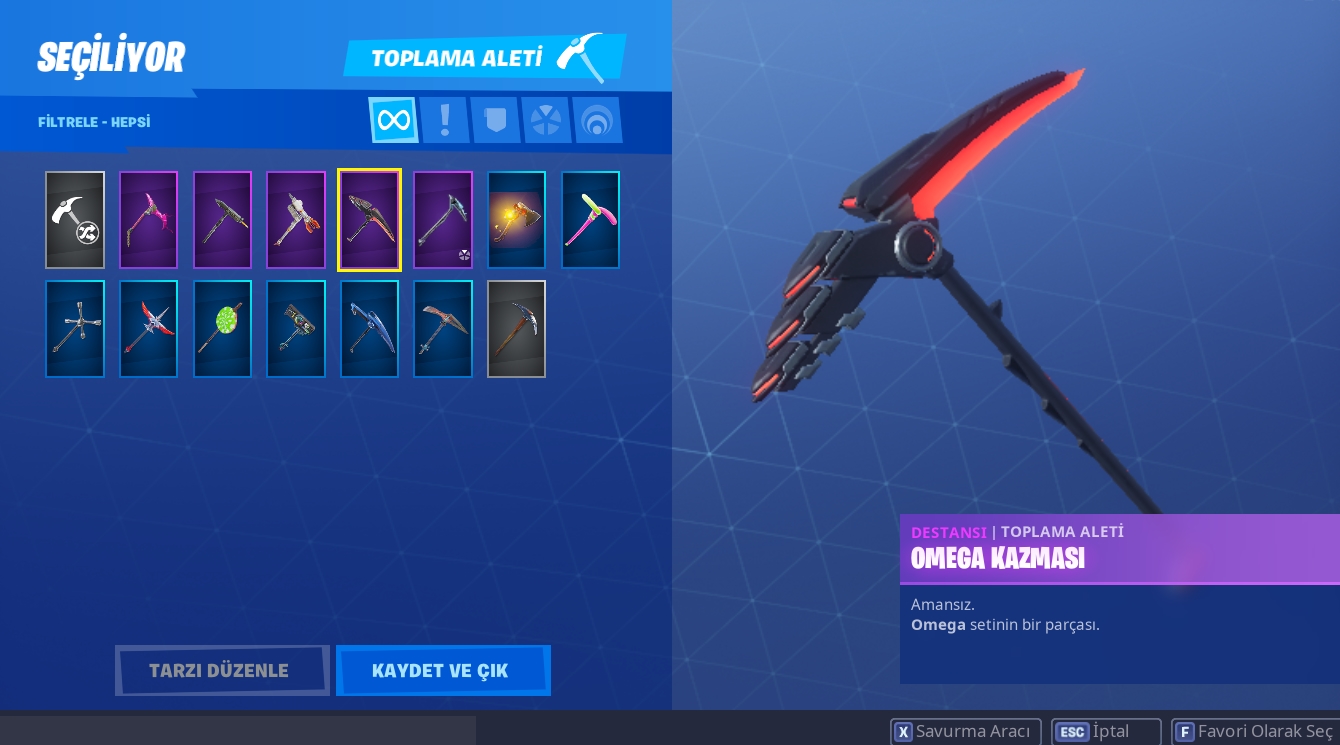
Task: Pick the boombox-head hammer tool
Action: pyautogui.click(x=296, y=329)
